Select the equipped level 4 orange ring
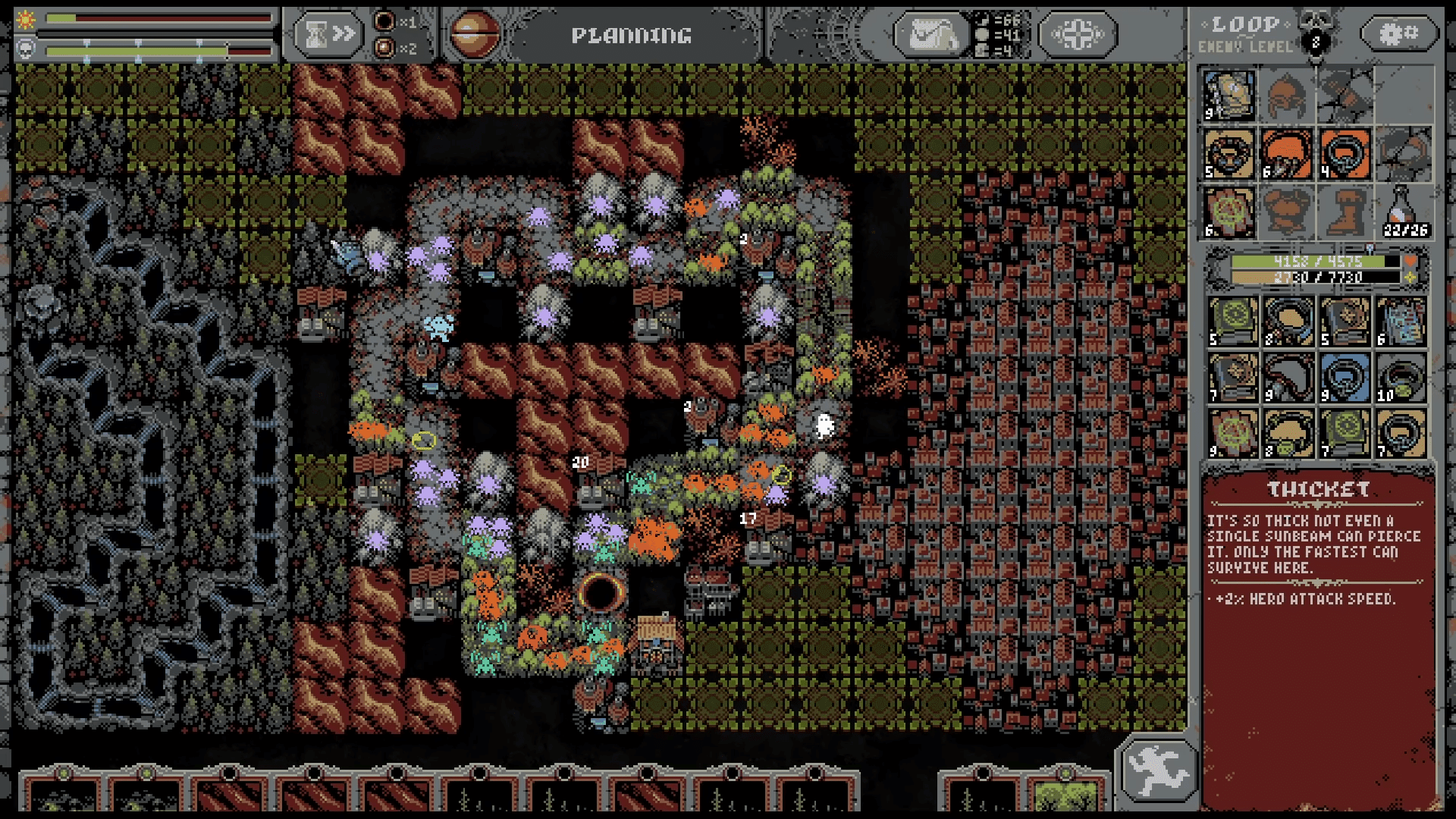1456x819 pixels. [x=1345, y=152]
